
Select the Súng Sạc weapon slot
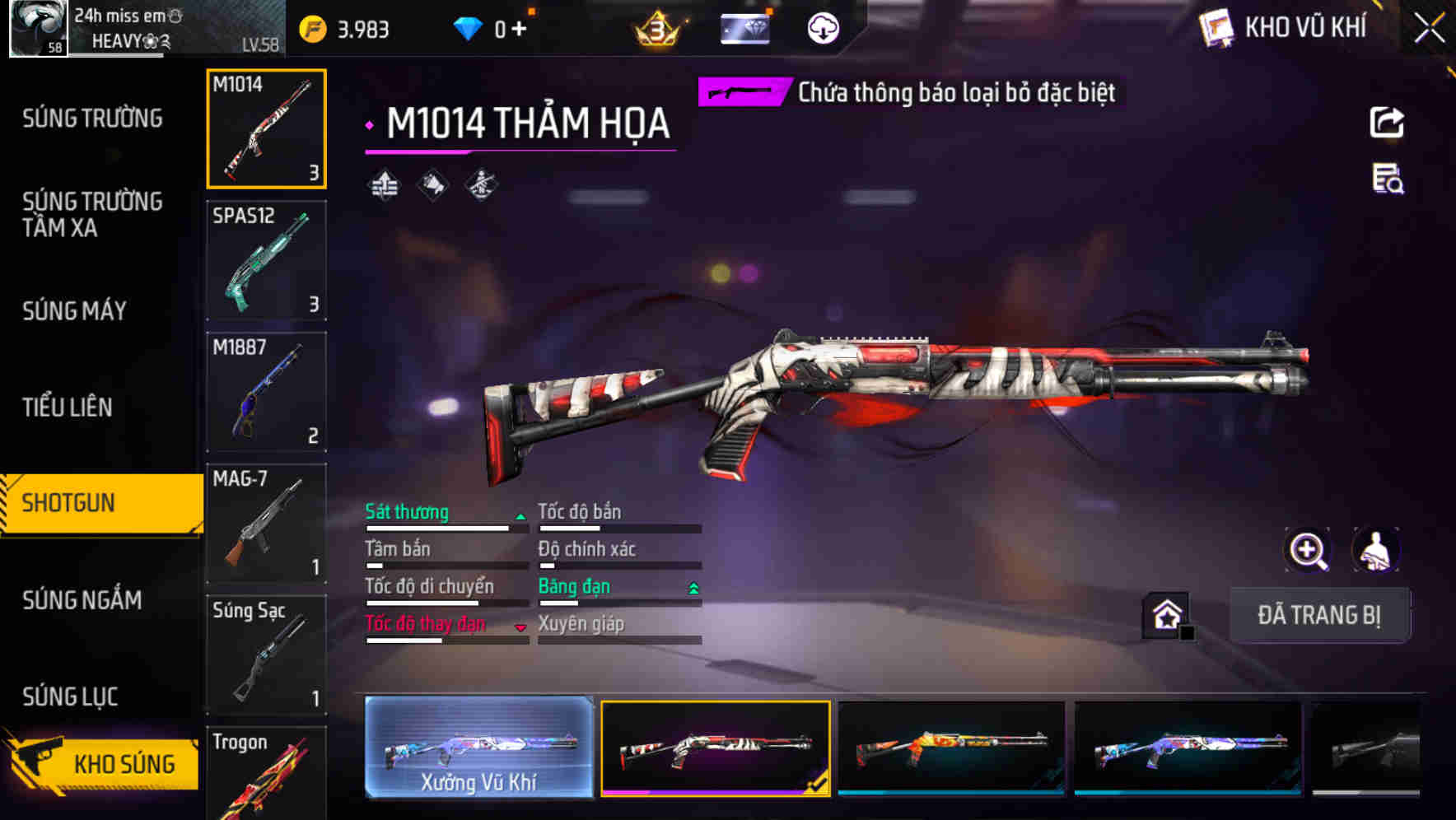[266, 655]
